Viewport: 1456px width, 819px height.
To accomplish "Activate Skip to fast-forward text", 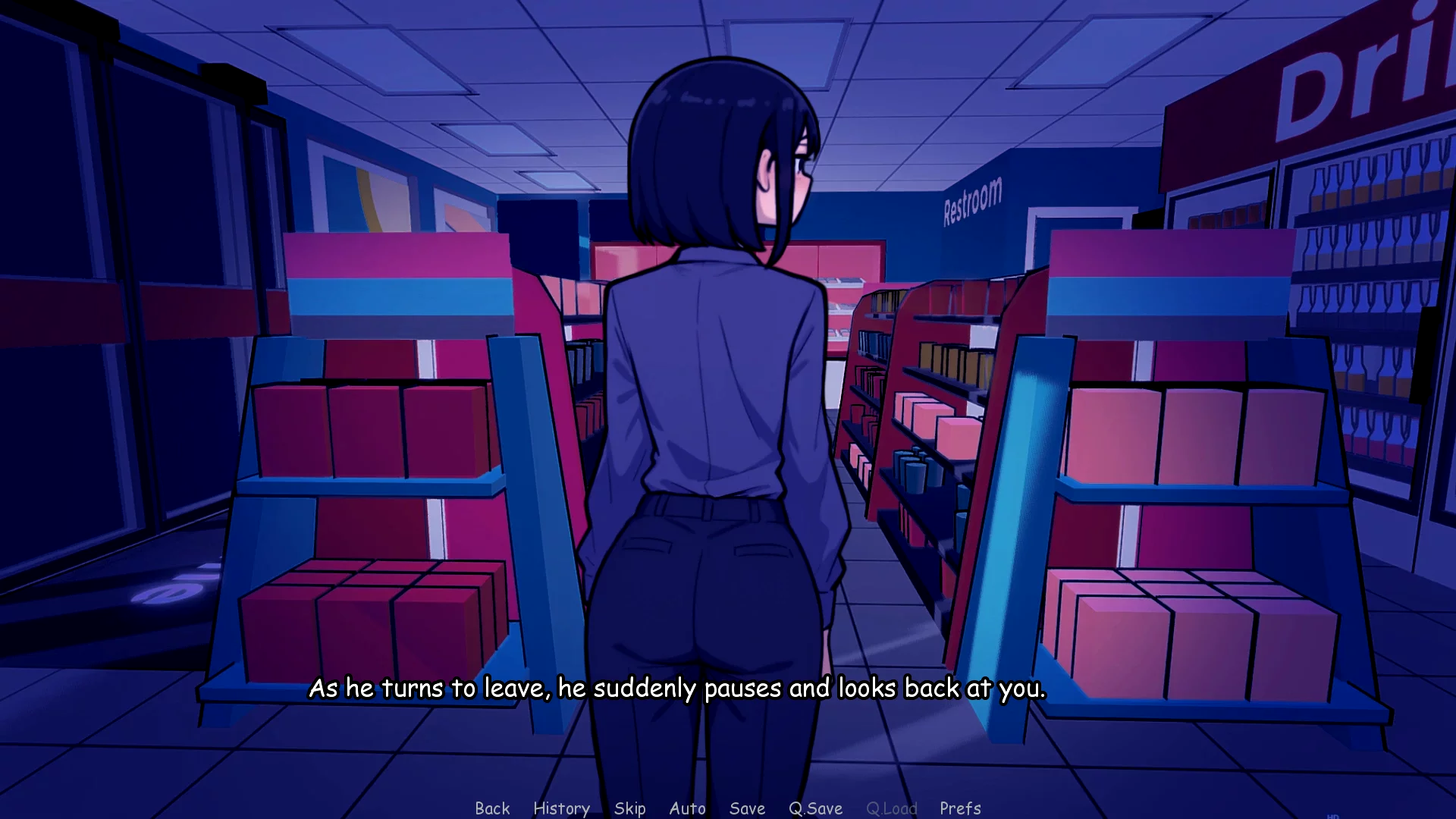I will click(629, 808).
